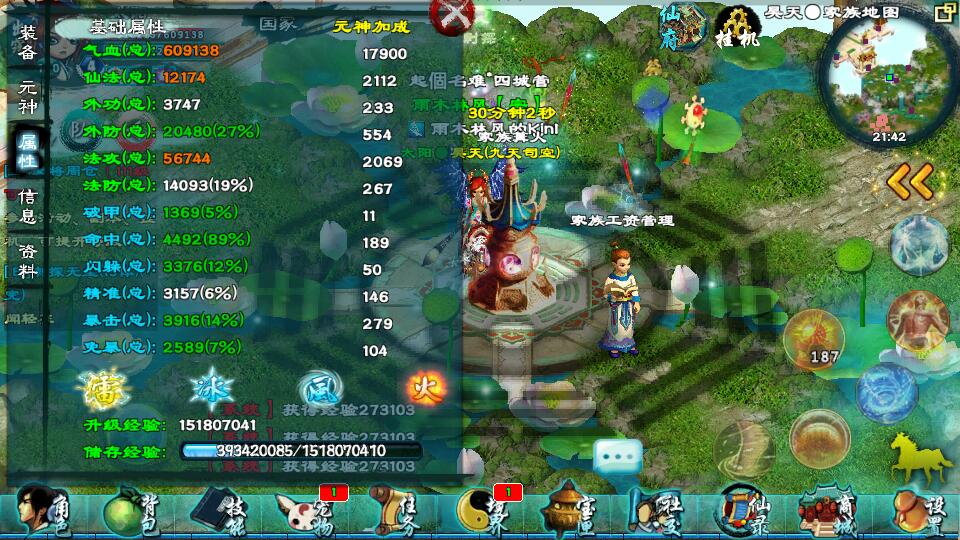
Task: Open the 背包 bag menu
Action: (130, 510)
